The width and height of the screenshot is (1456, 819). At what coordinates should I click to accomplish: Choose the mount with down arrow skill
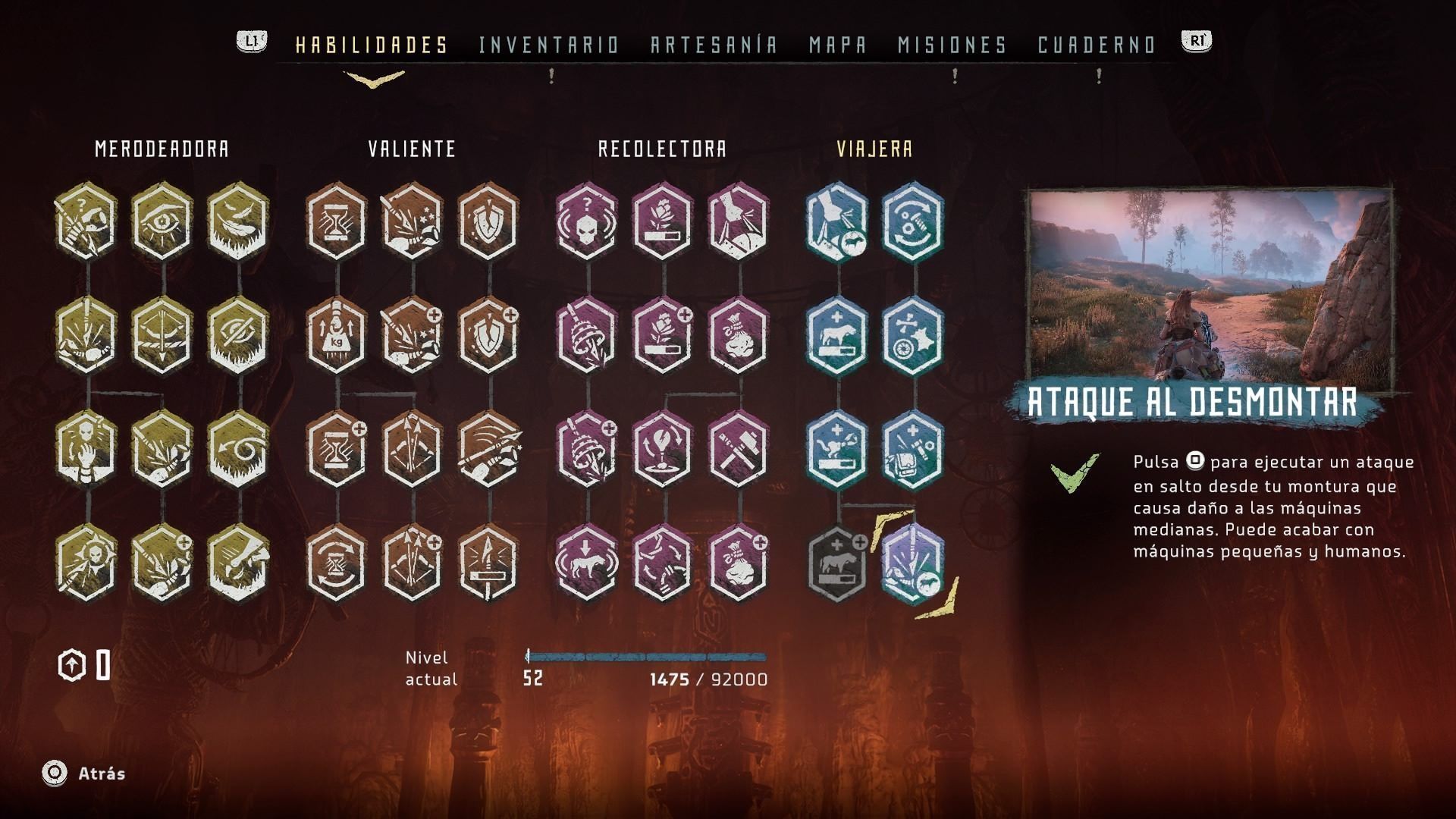point(587,563)
